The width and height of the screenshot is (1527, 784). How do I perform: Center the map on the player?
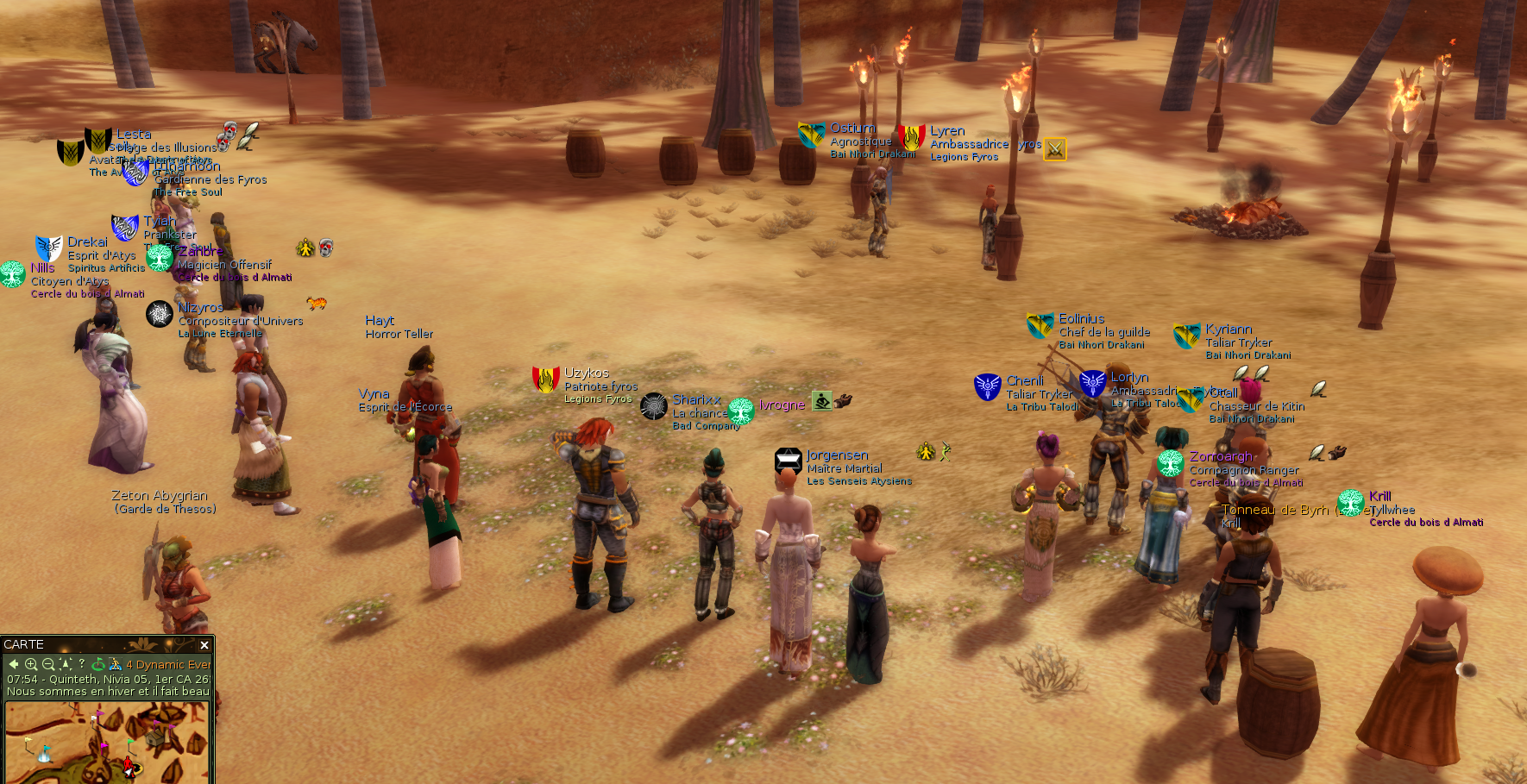(x=66, y=664)
